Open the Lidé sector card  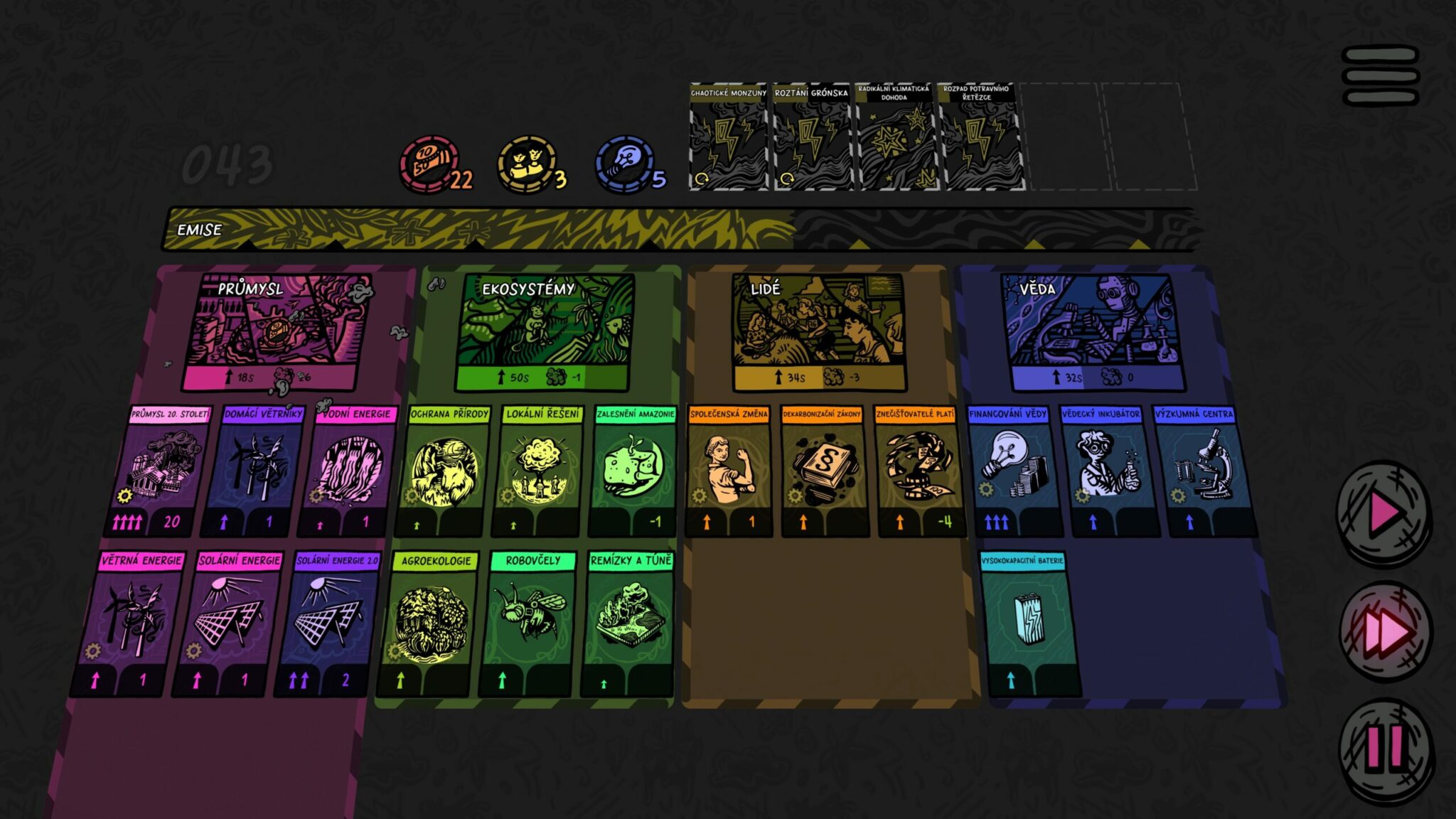(818, 332)
